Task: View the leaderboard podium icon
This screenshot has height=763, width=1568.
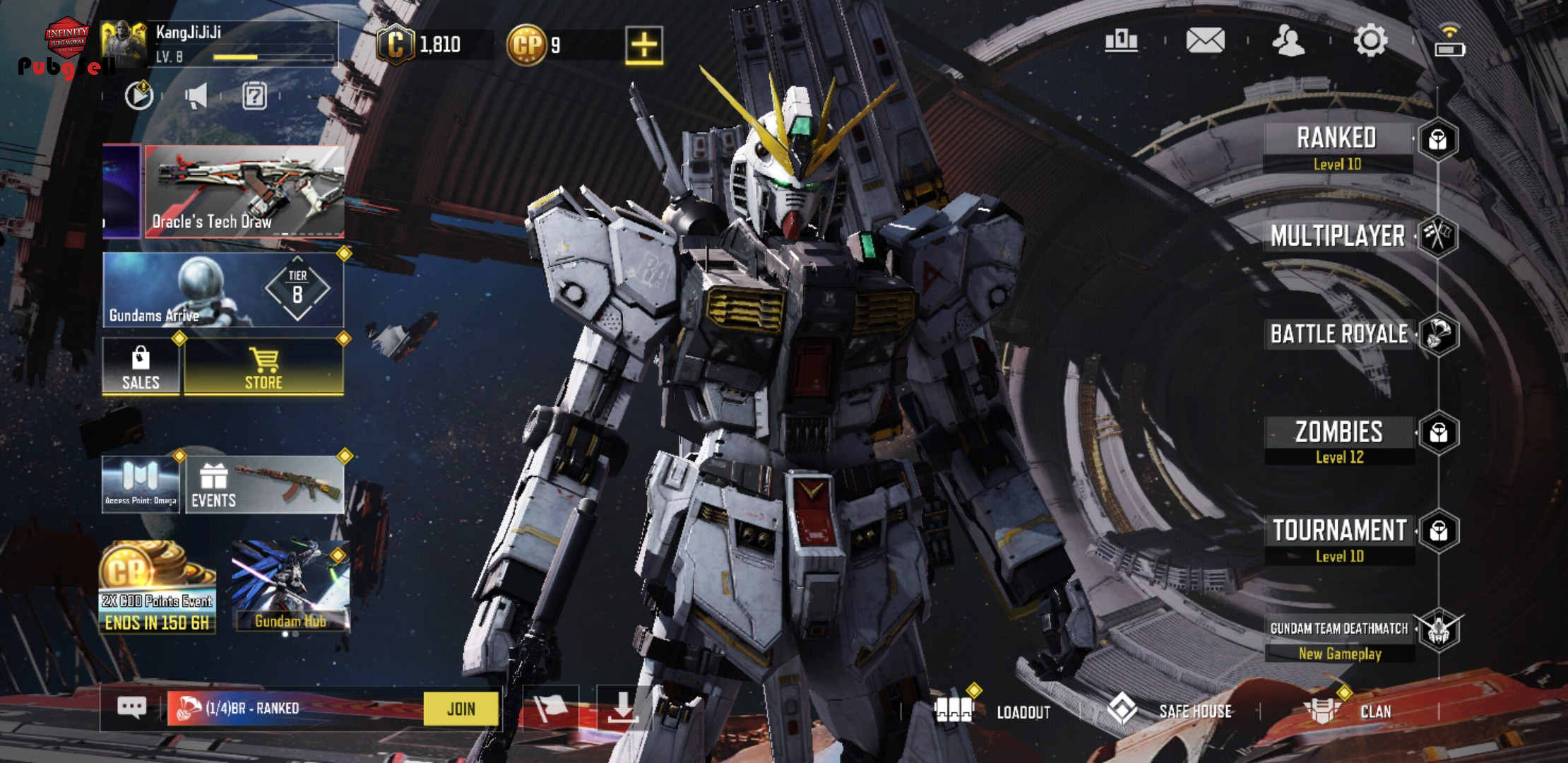Action: click(1121, 41)
